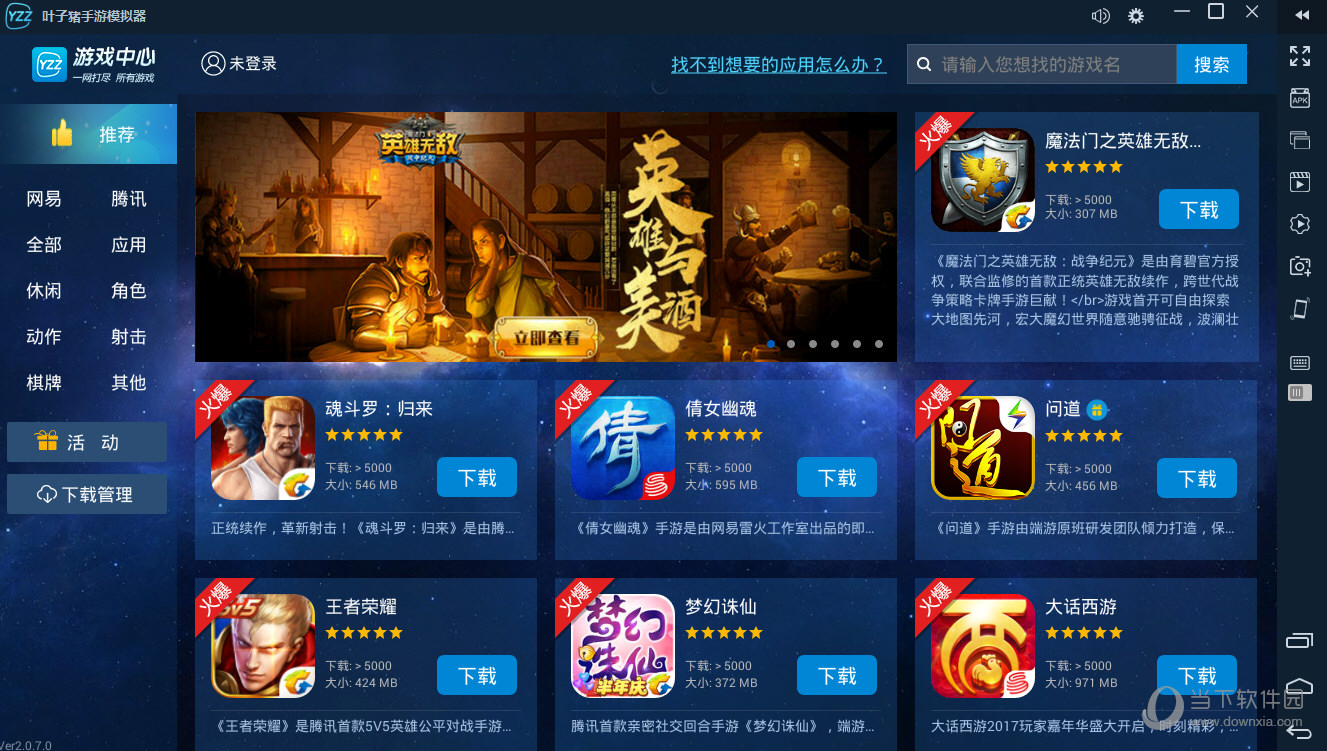Collapse the right toolbar with the double-arrow
Viewport: 1327px width, 751px height.
click(1301, 13)
